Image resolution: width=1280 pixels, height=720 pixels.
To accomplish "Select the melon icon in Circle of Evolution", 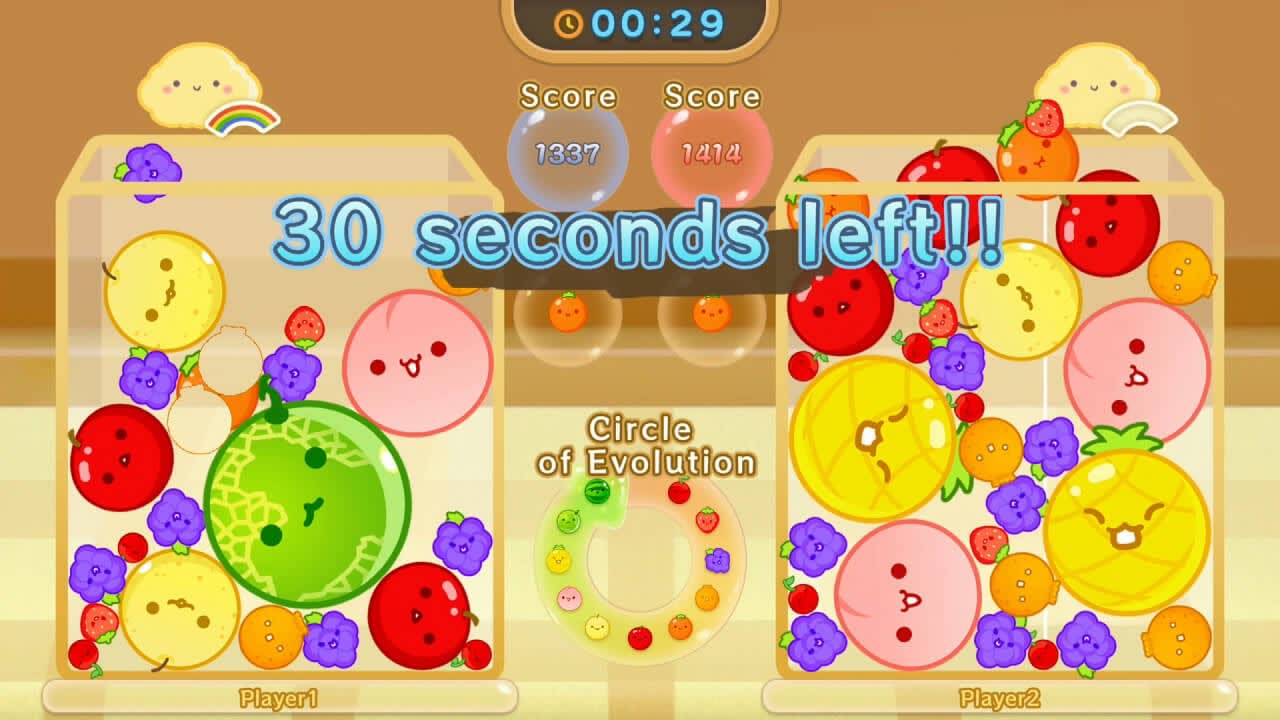I will pyautogui.click(x=566, y=521).
